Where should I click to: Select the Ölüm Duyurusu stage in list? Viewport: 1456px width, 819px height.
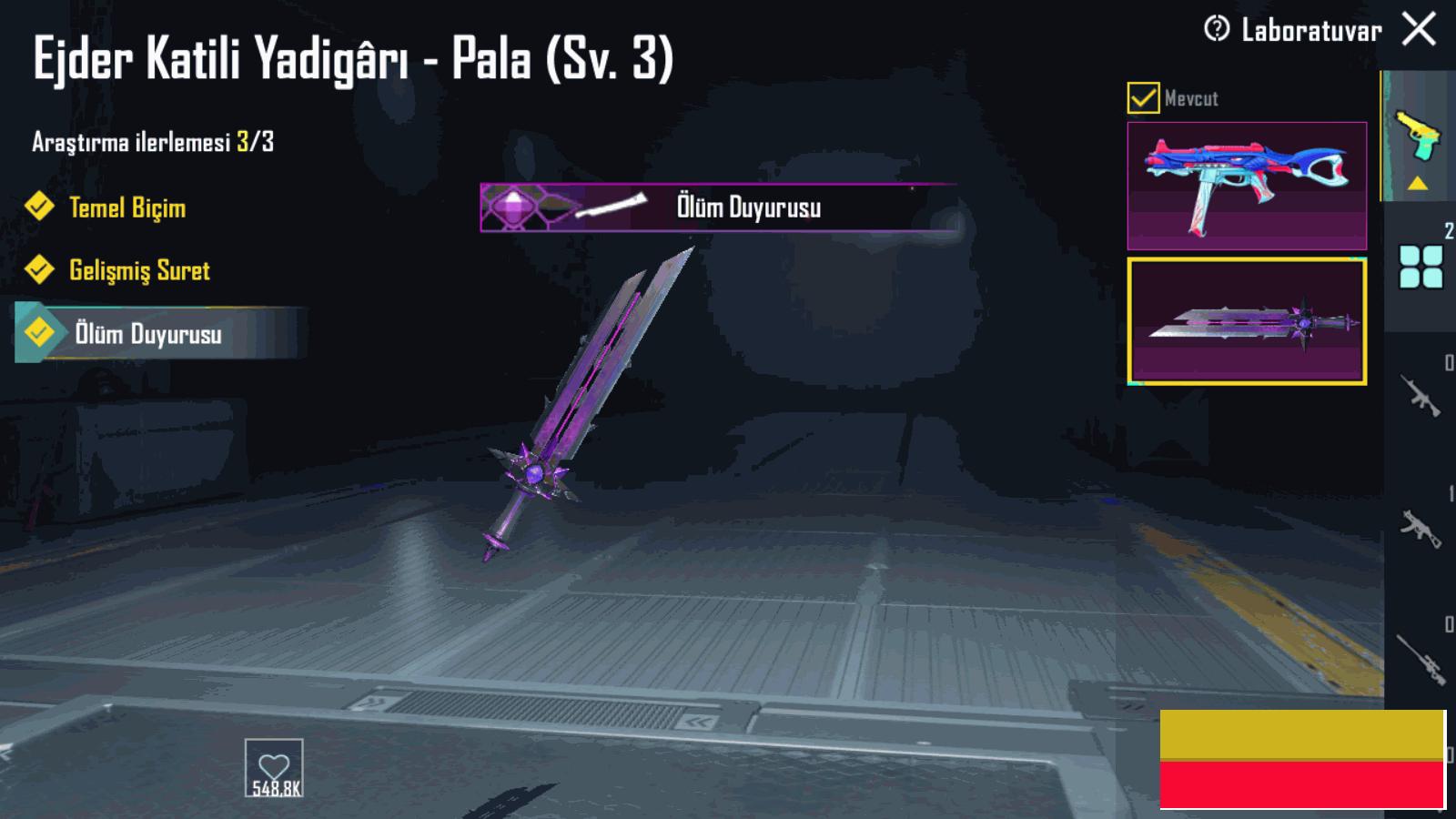147,334
